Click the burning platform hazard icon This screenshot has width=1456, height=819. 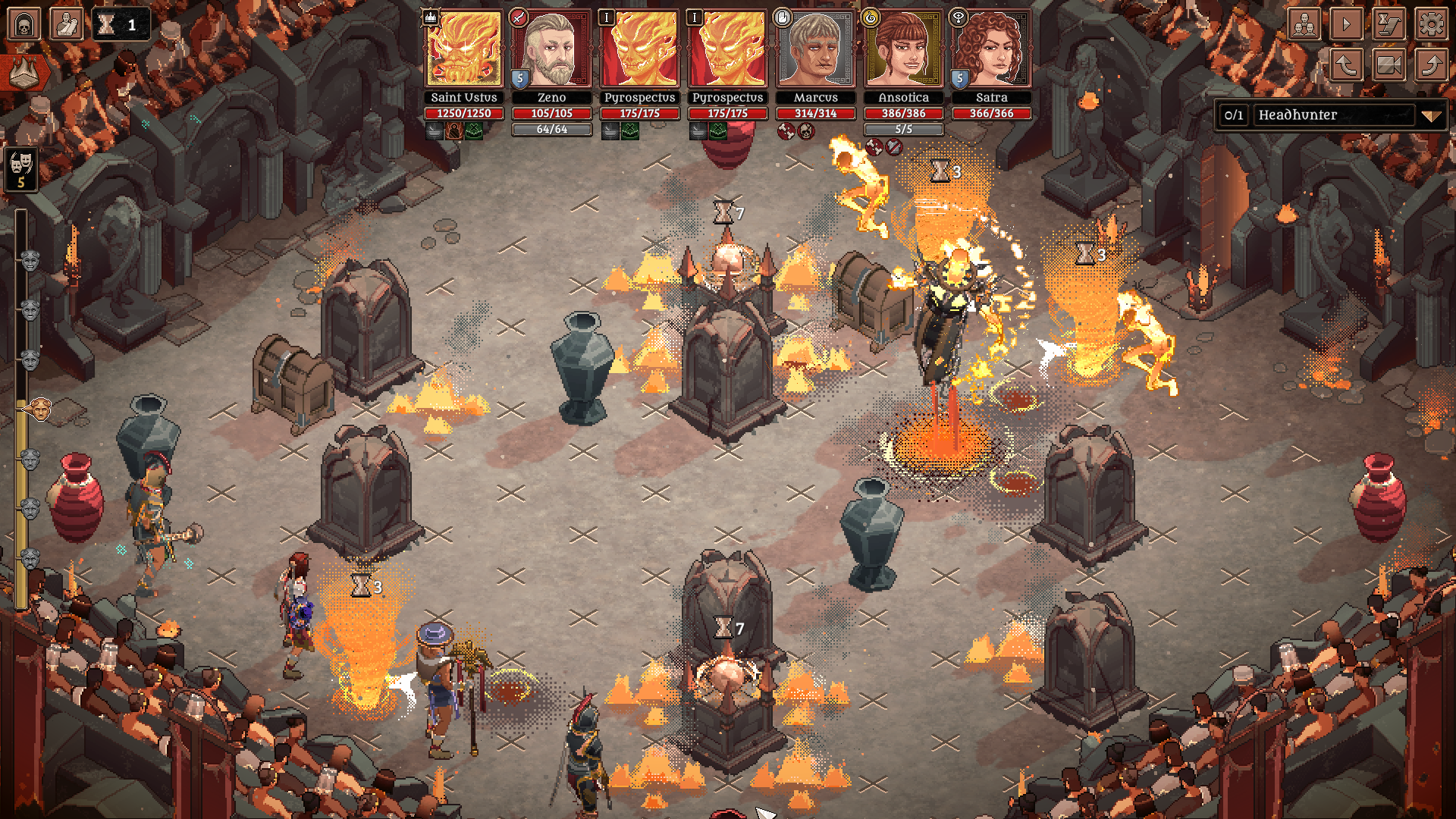click(25, 73)
